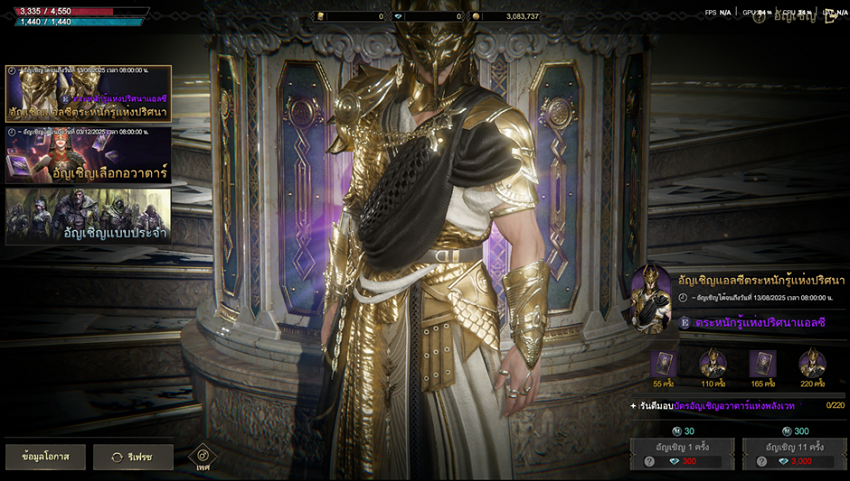Click the featured avatar portrait thumbnail
Image resolution: width=850 pixels, height=481 pixels.
point(652,297)
